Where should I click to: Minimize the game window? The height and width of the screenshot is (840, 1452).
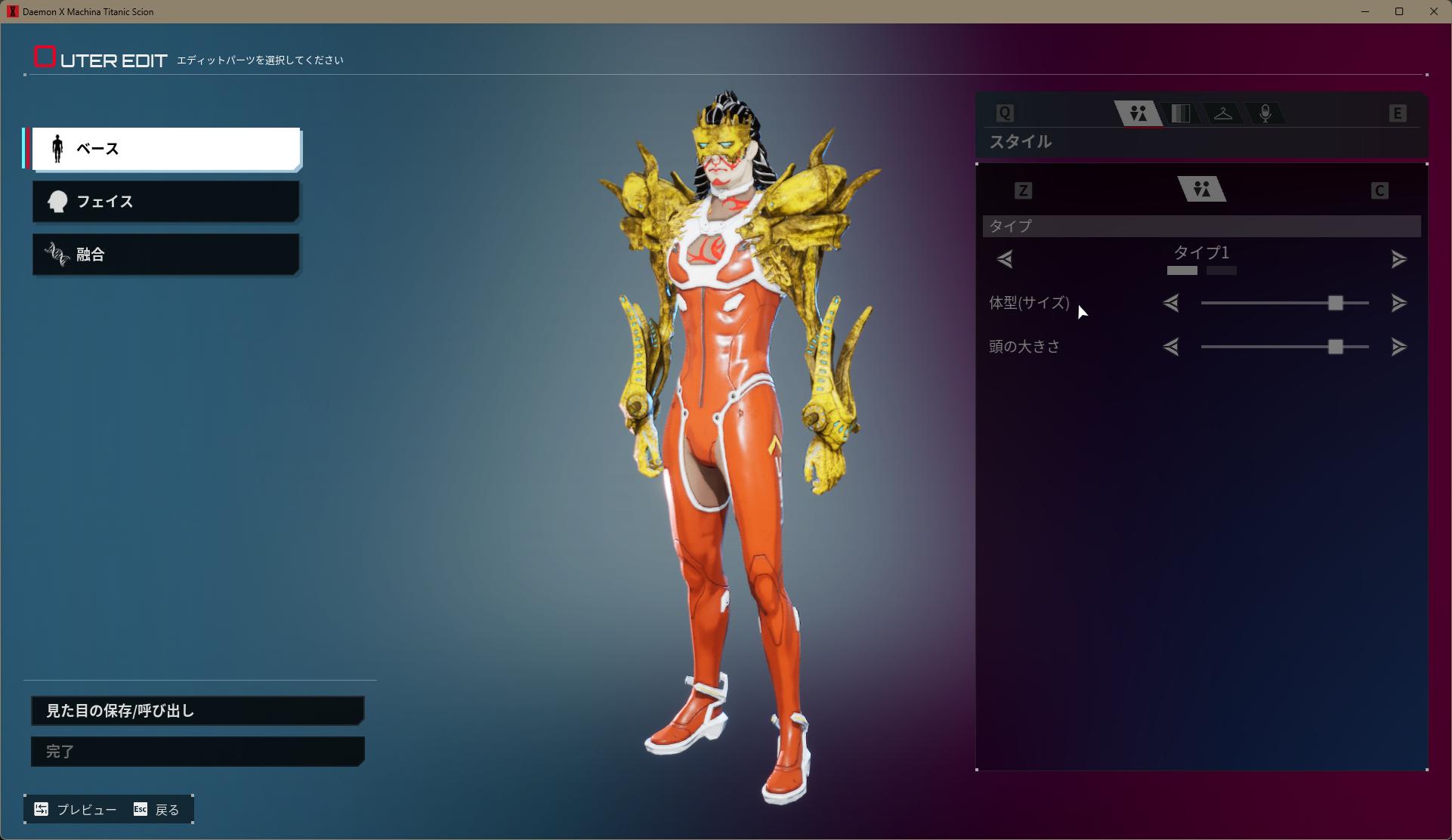click(x=1365, y=11)
